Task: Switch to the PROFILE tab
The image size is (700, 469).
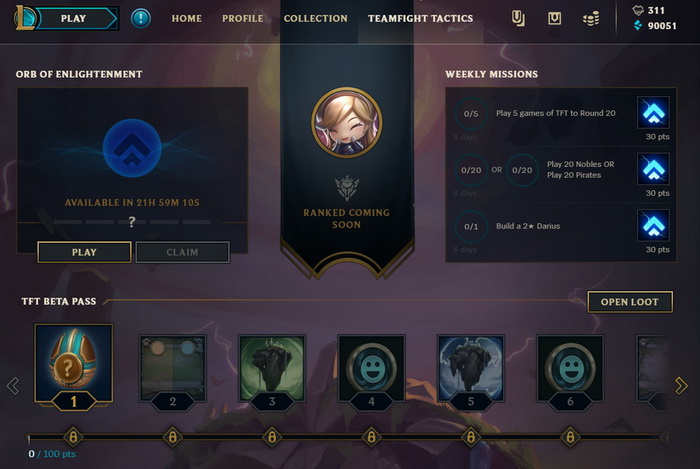Action: pyautogui.click(x=243, y=18)
